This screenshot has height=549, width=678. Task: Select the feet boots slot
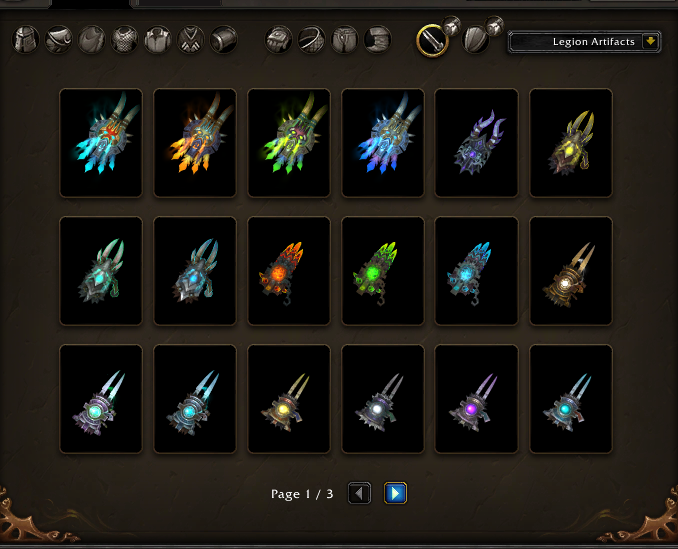(378, 41)
